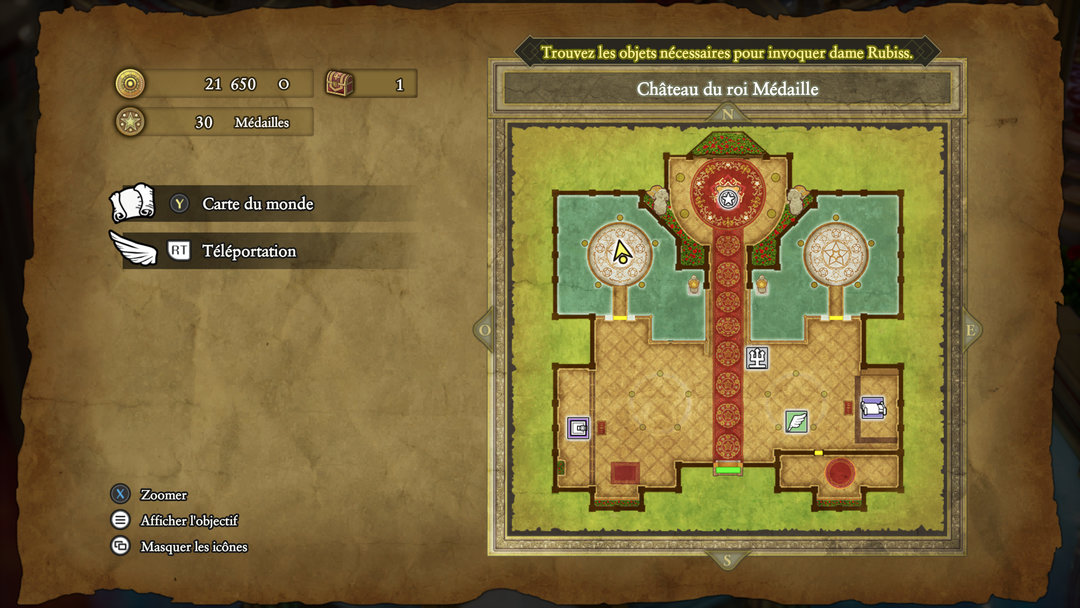This screenshot has height=608, width=1080.
Task: Select the trident church icon on the map
Action: point(757,358)
